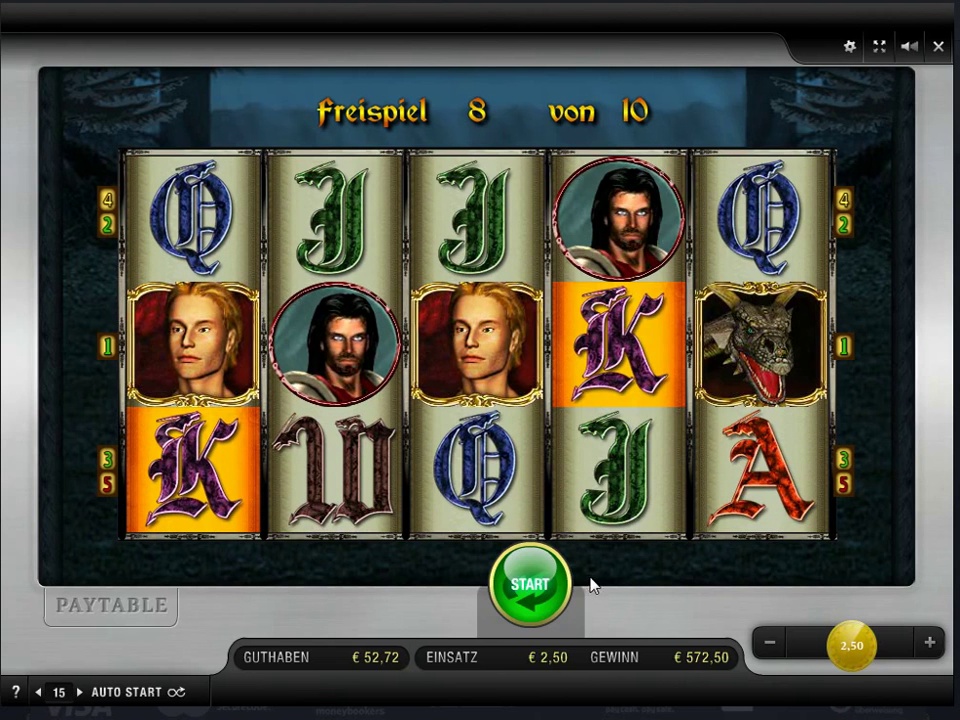Decrease the bet with the minus button
This screenshot has width=960, height=720.
click(x=770, y=643)
